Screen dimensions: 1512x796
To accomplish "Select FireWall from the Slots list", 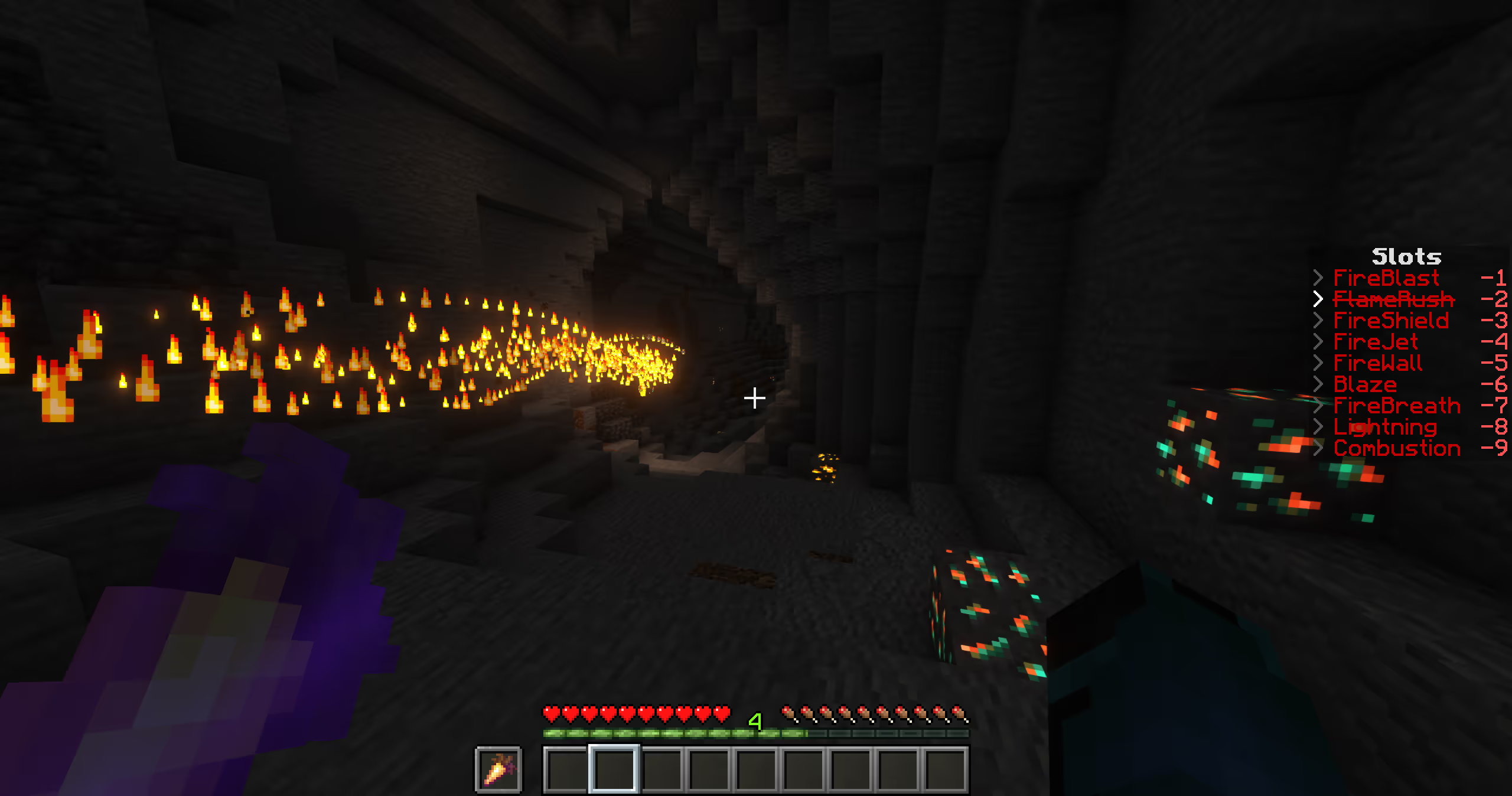I will [x=1377, y=363].
